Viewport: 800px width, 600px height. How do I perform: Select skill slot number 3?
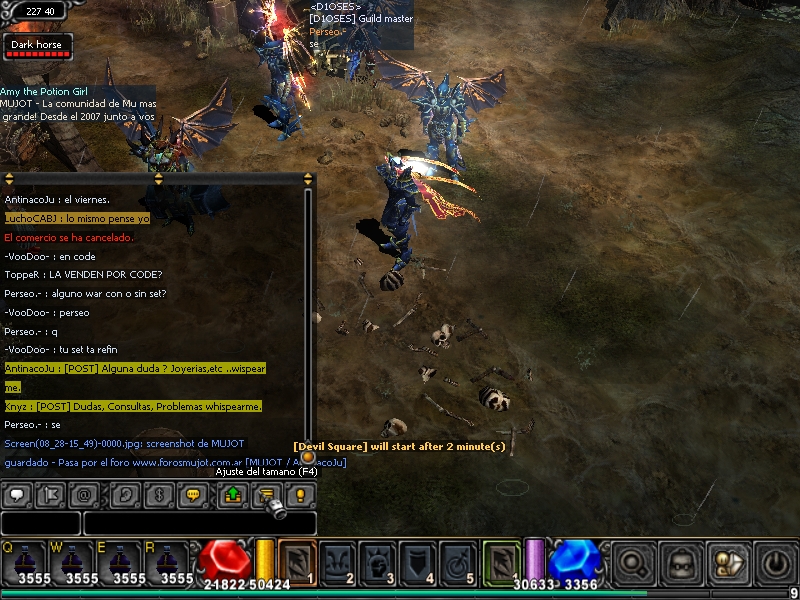coord(379,561)
